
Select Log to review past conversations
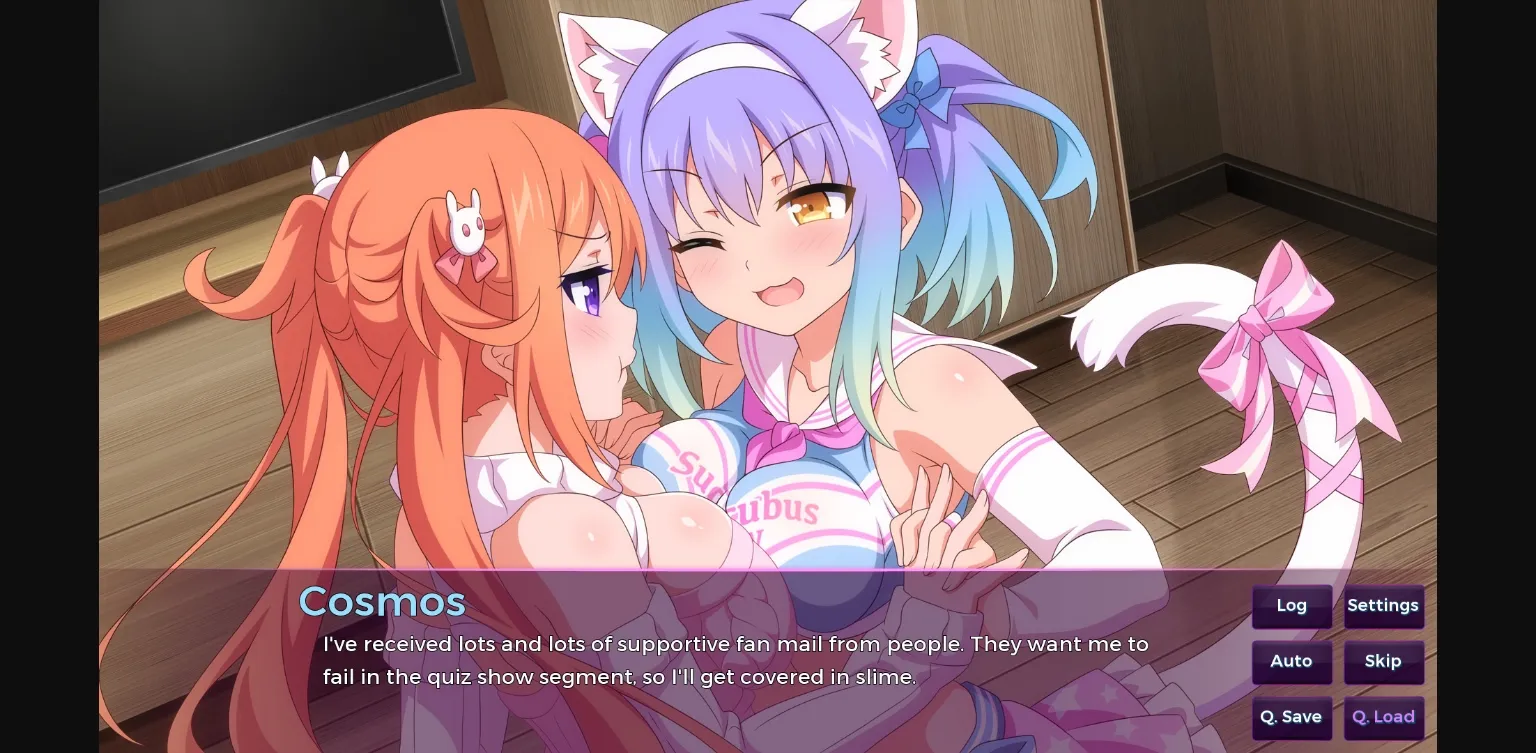(1291, 606)
